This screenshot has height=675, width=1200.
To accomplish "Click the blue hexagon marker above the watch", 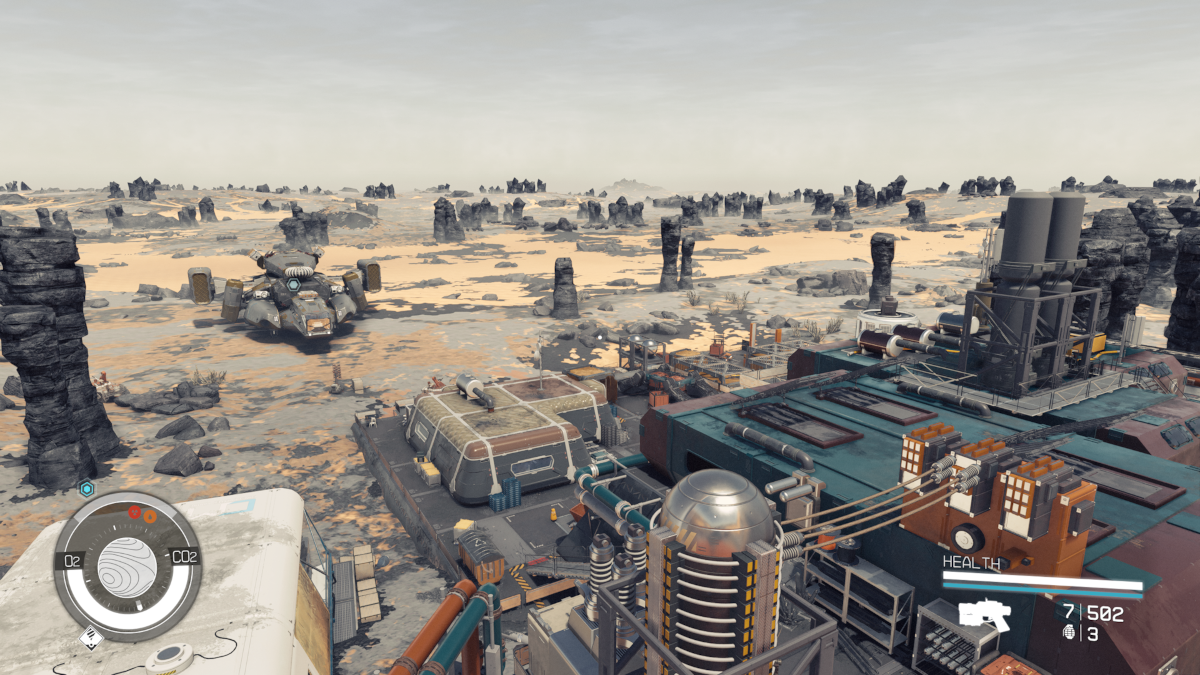I will [x=87, y=488].
